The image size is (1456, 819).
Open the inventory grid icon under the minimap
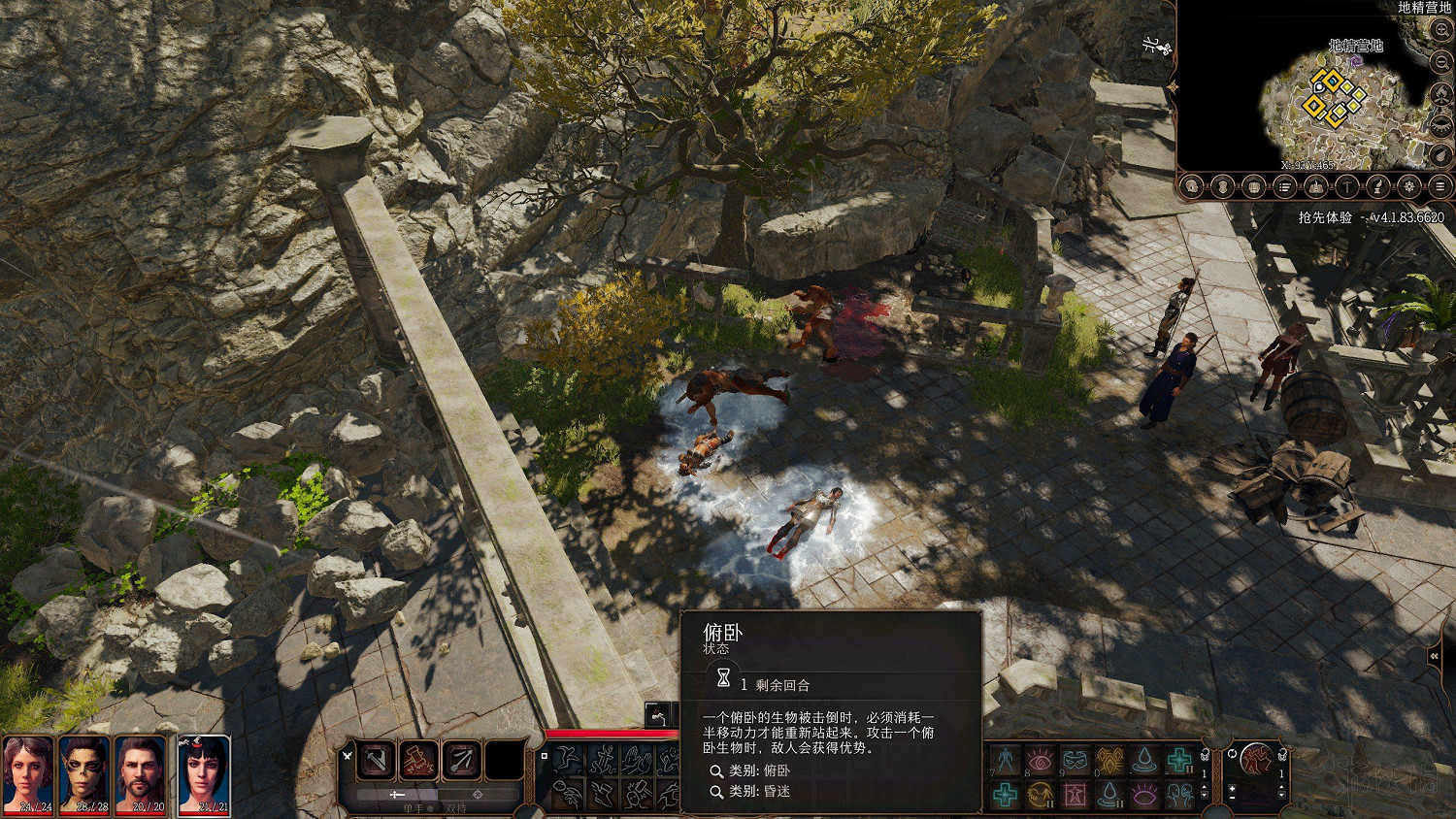pos(1255,184)
